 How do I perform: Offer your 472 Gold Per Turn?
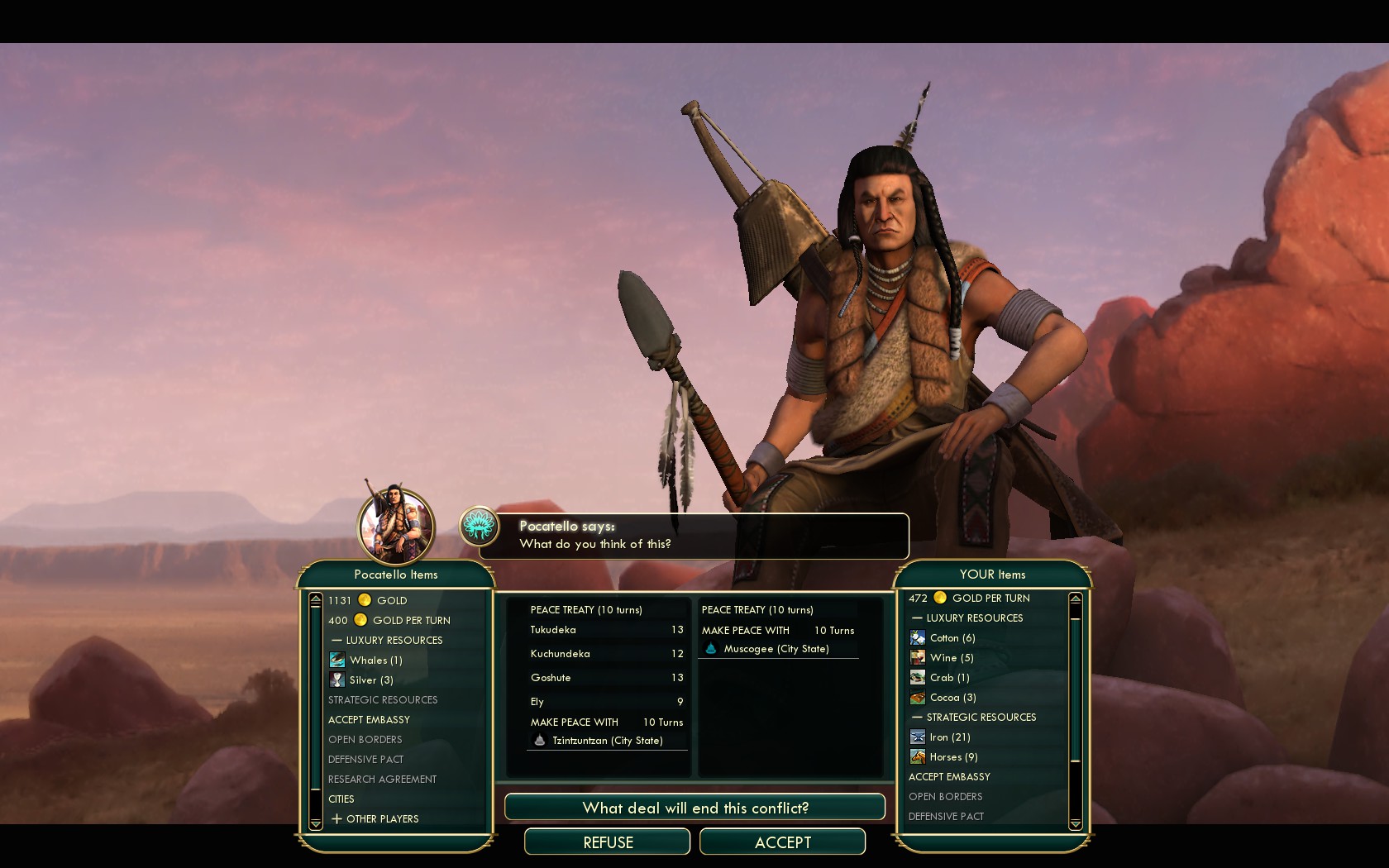(x=969, y=598)
